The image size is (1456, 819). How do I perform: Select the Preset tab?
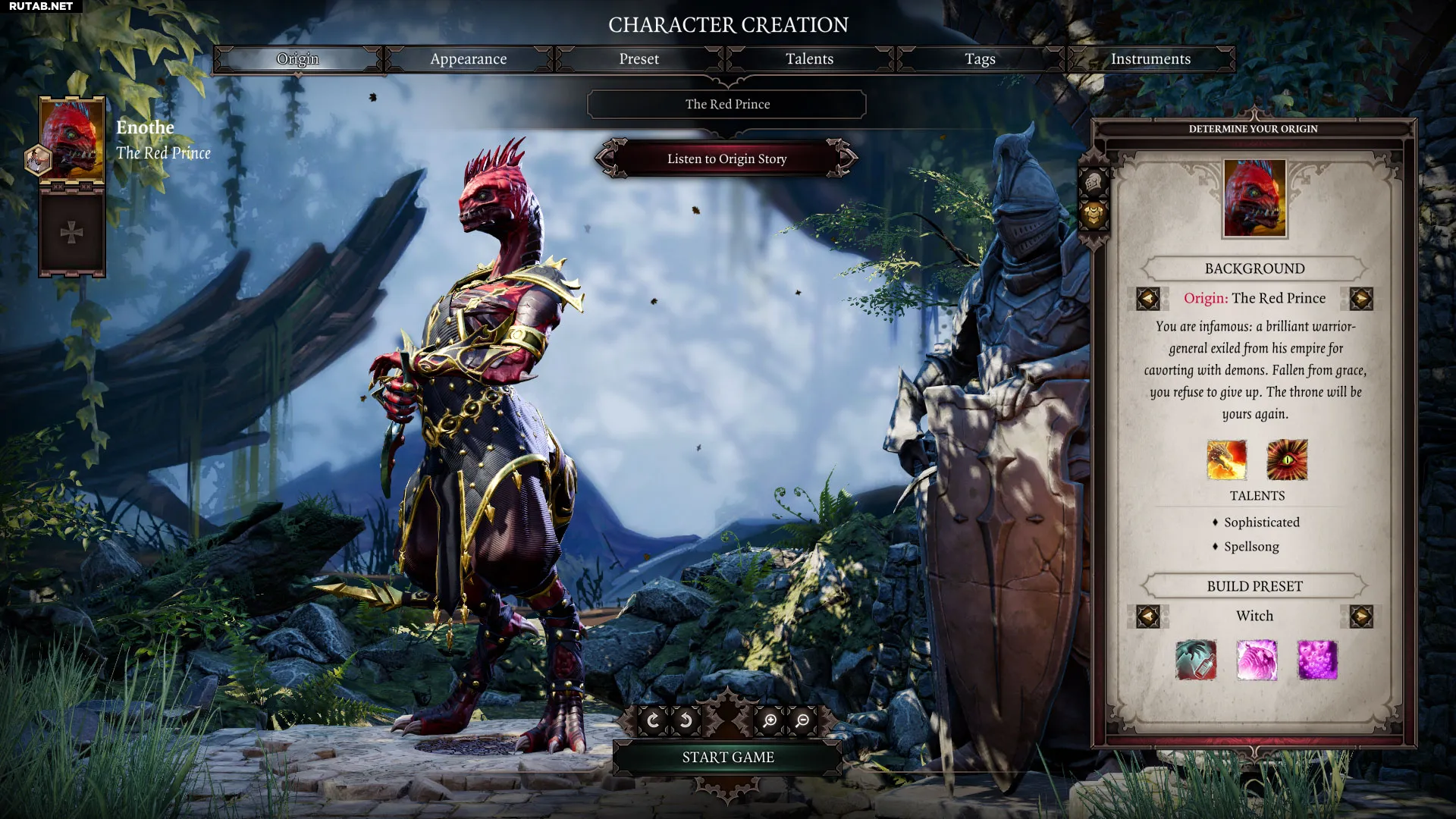pos(639,59)
